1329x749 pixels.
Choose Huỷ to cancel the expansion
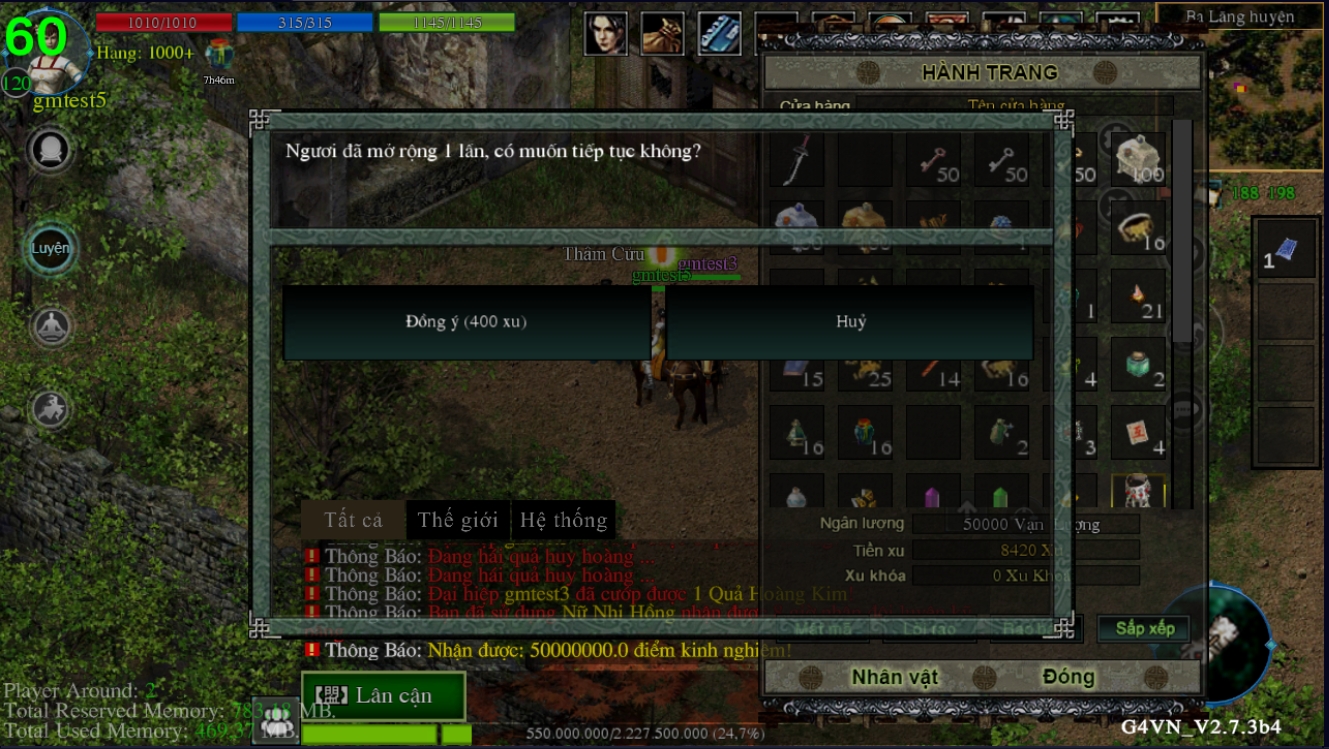[x=850, y=322]
